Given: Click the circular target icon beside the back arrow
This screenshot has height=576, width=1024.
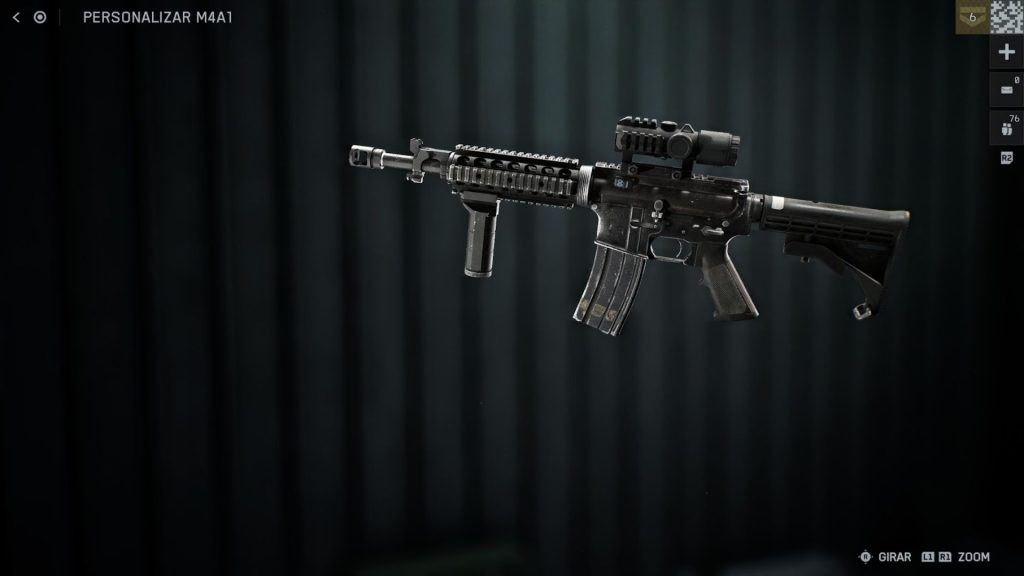Looking at the screenshot, I should [x=40, y=17].
